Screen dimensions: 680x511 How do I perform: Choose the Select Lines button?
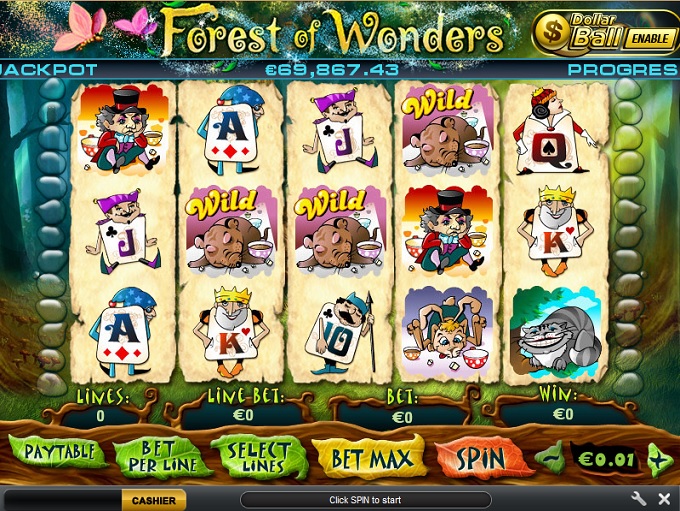(x=257, y=458)
